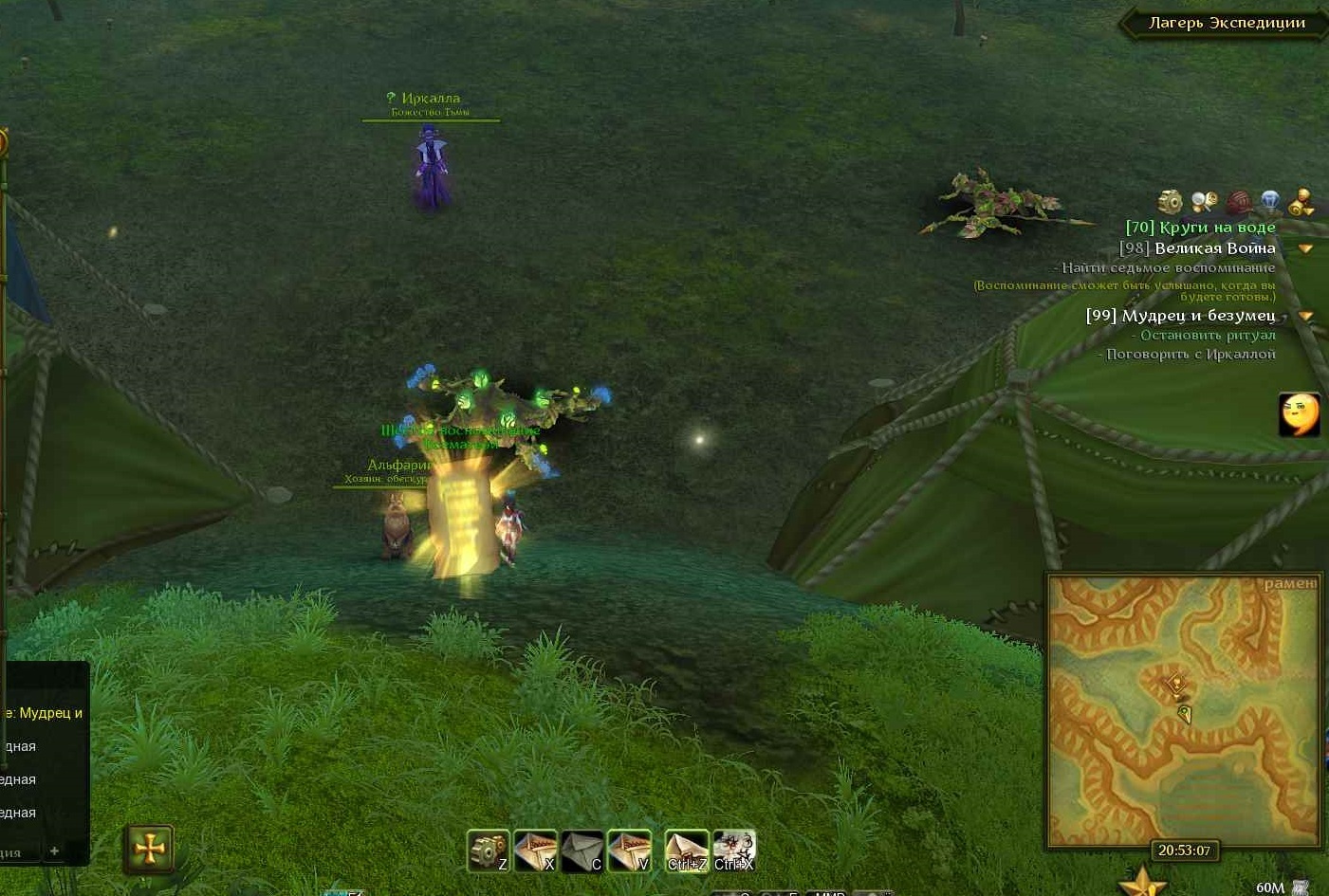Use the envelope item bound to V
The height and width of the screenshot is (896, 1329).
click(629, 850)
